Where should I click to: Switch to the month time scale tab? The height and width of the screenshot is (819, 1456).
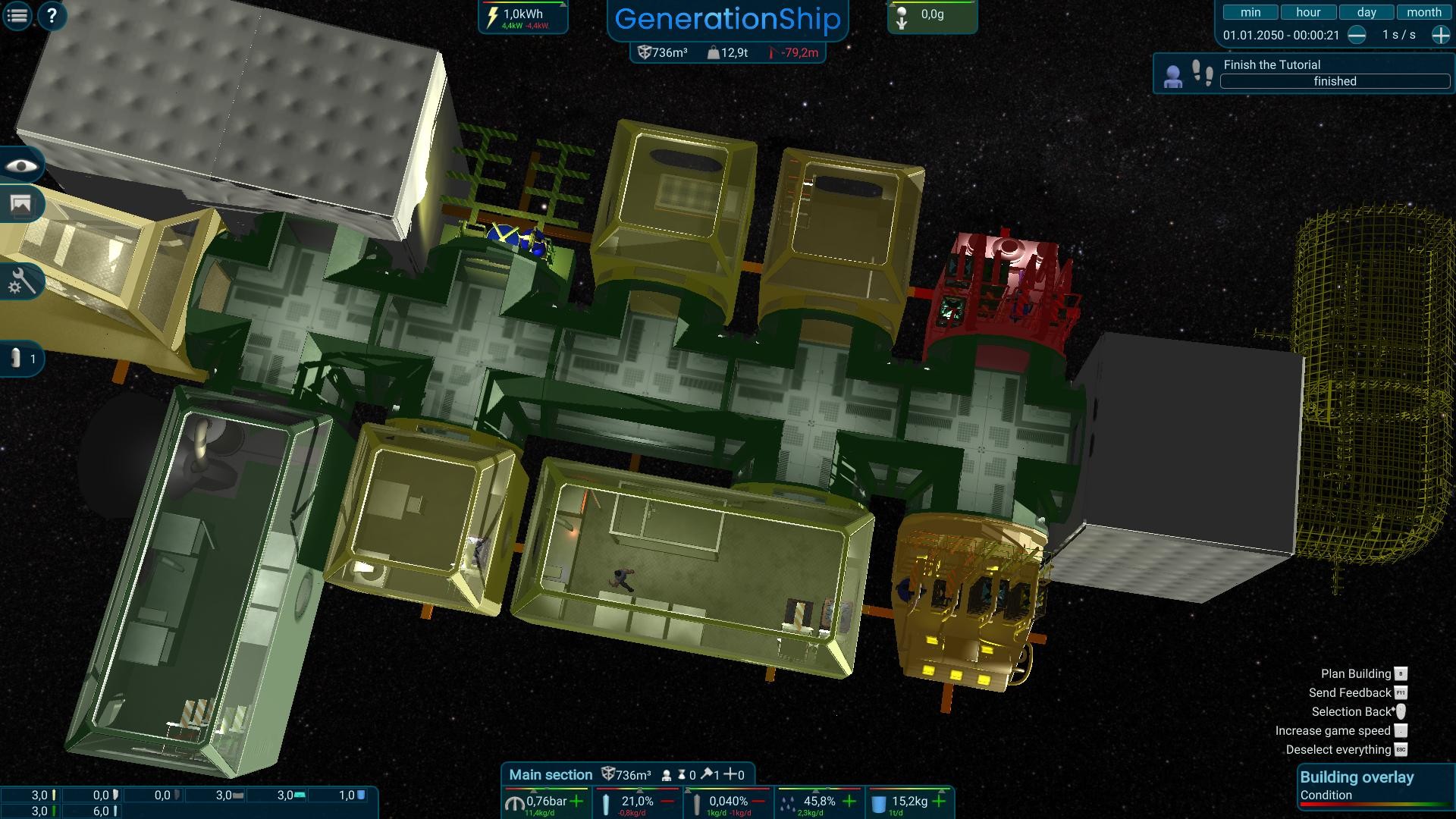[x=1425, y=12]
